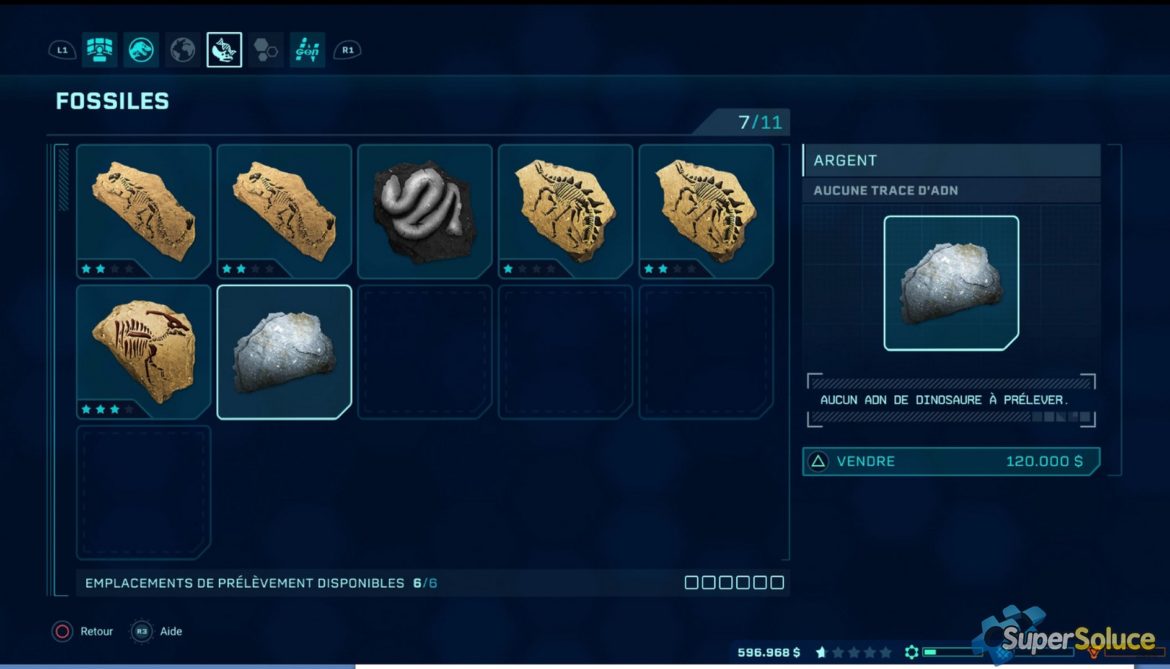Open the Jurassic World logo tab

[x=141, y=50]
